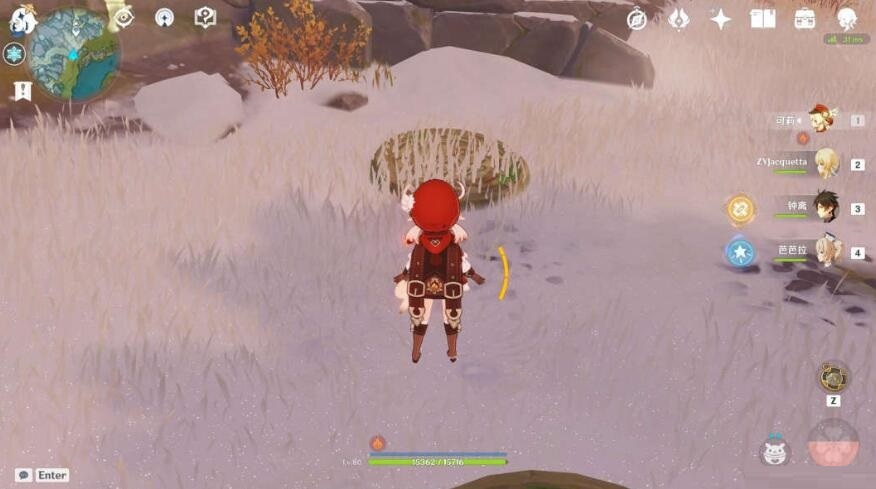Switch to party member 钟离
Screen dimensions: 876x489
click(x=826, y=207)
